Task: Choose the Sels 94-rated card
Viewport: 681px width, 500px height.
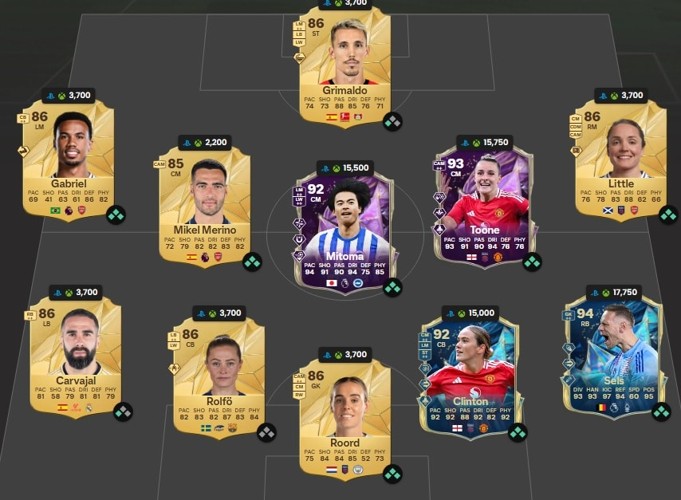Action: [611, 356]
